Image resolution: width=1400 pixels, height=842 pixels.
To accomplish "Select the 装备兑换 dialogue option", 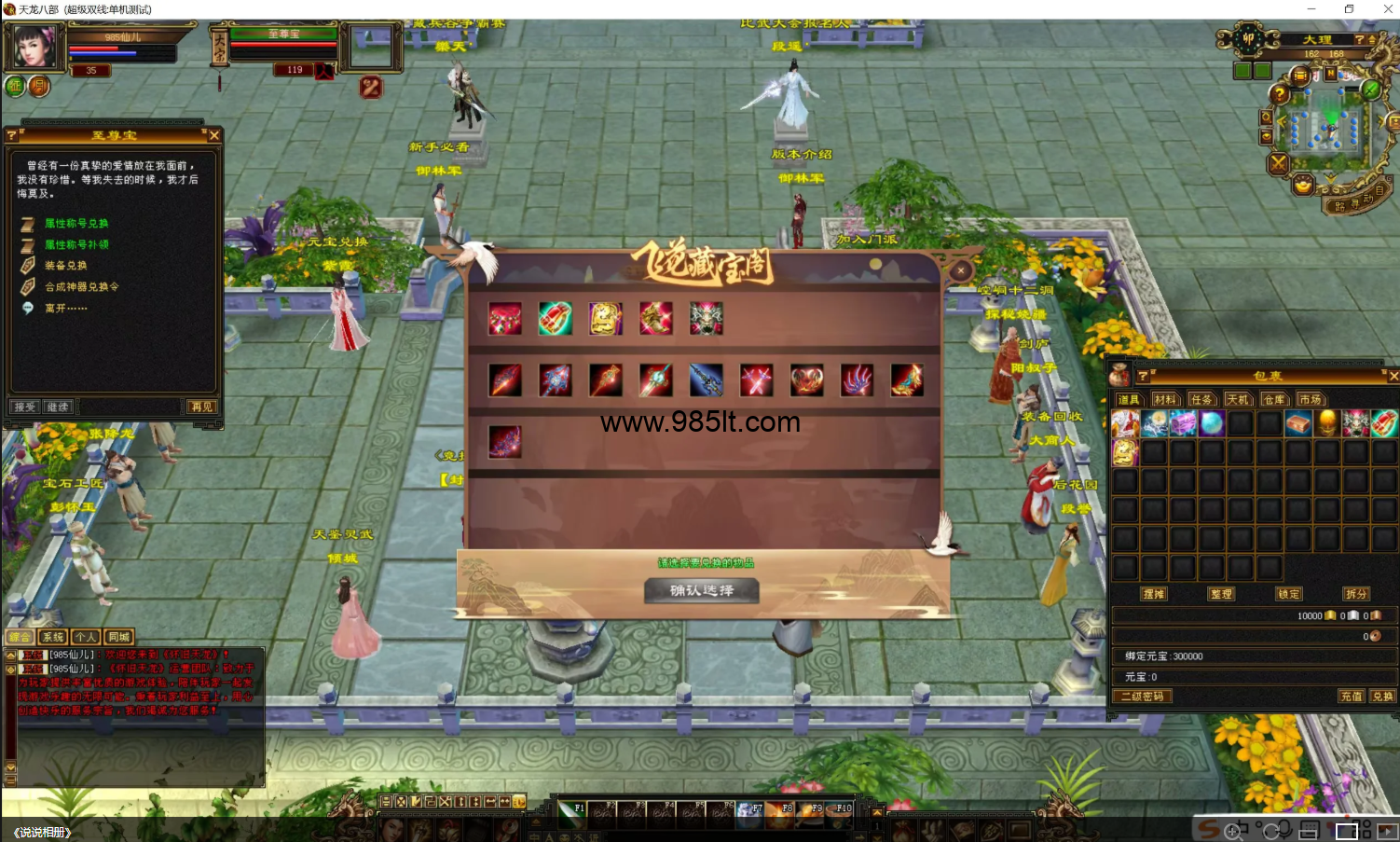I will click(65, 266).
